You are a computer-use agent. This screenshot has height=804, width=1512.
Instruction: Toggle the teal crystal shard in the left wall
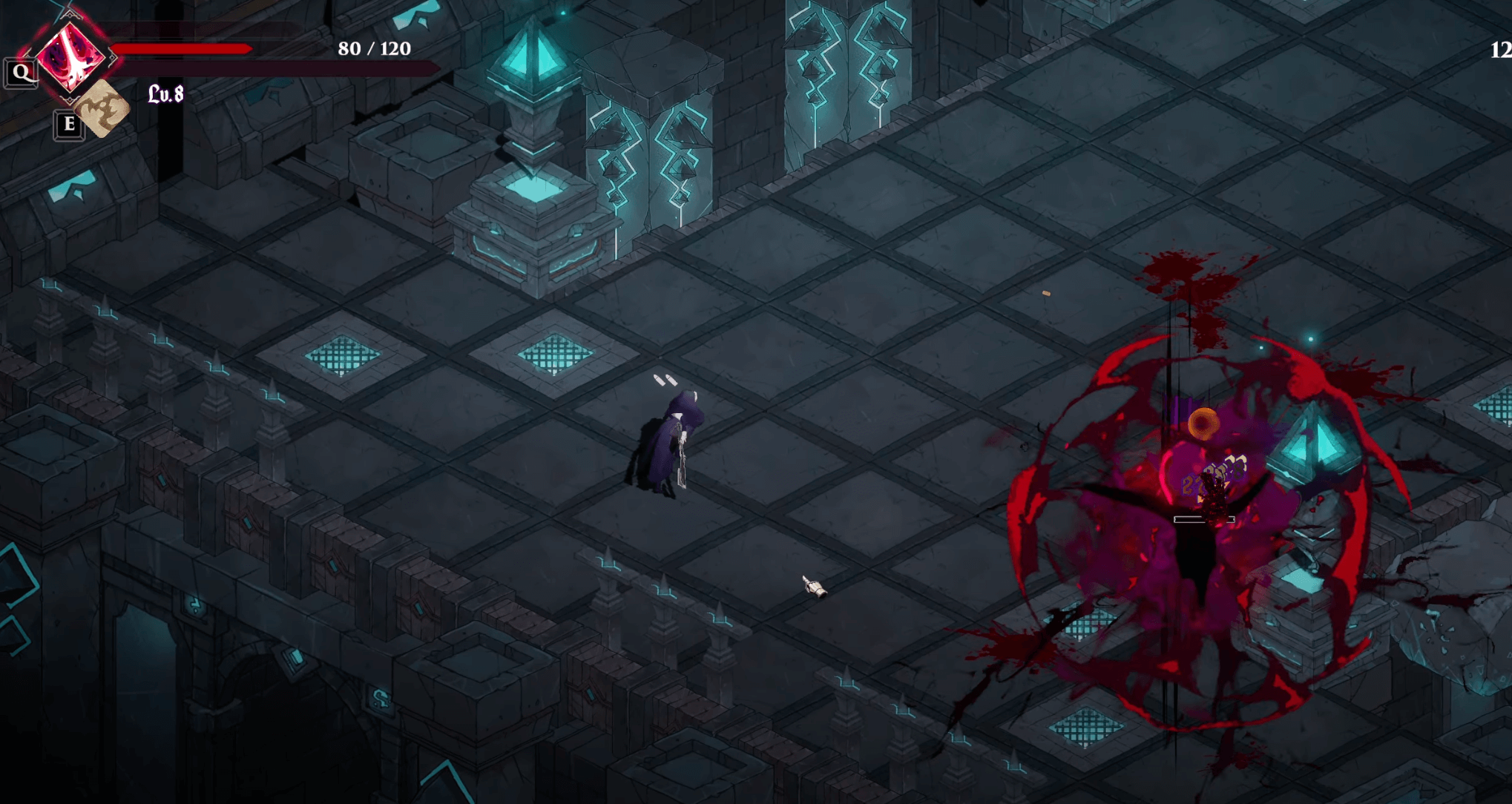(73, 185)
